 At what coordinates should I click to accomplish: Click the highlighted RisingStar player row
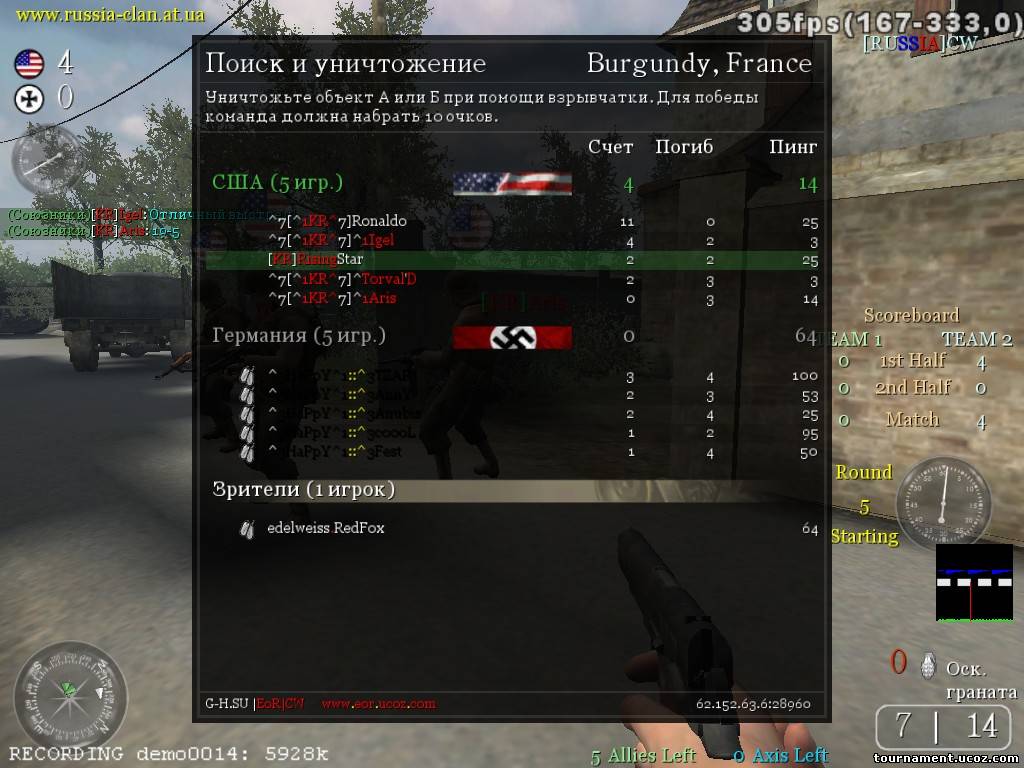click(x=512, y=260)
